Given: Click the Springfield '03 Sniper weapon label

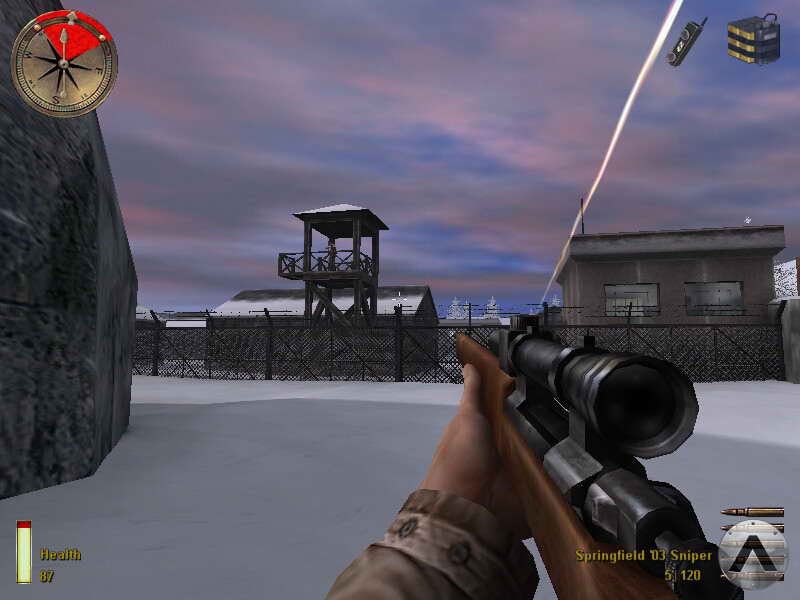Looking at the screenshot, I should [x=644, y=555].
